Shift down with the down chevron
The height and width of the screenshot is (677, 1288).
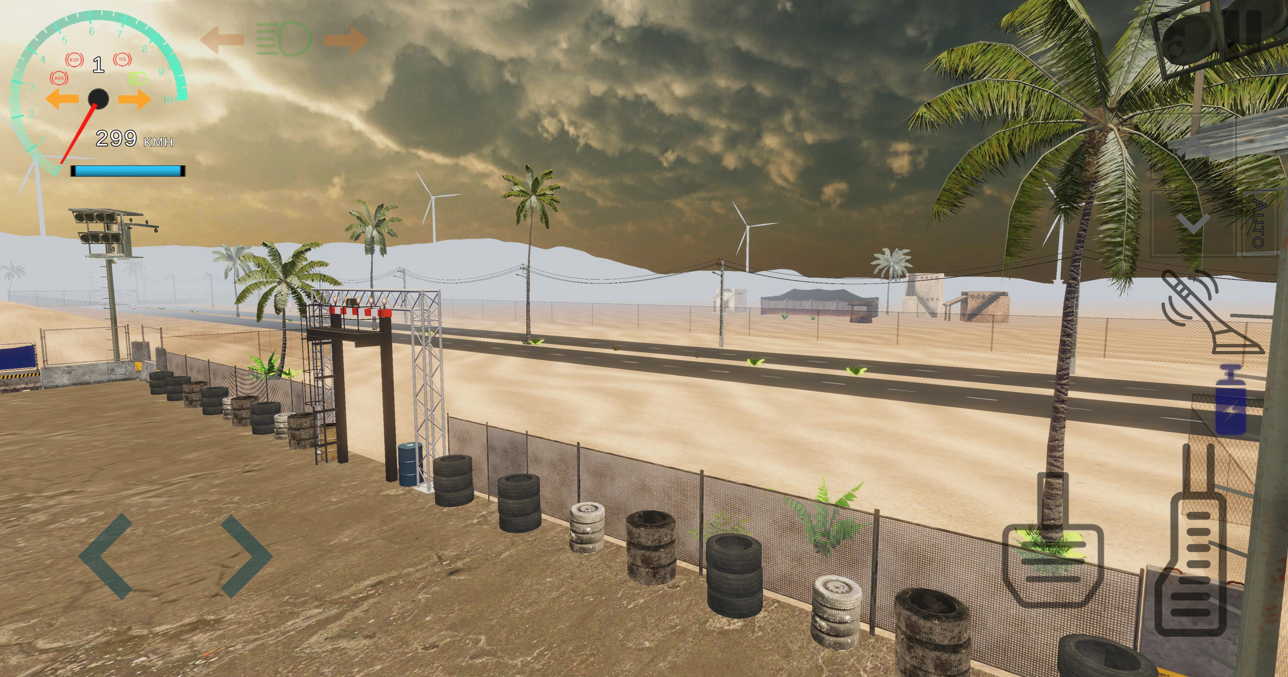tap(1192, 222)
